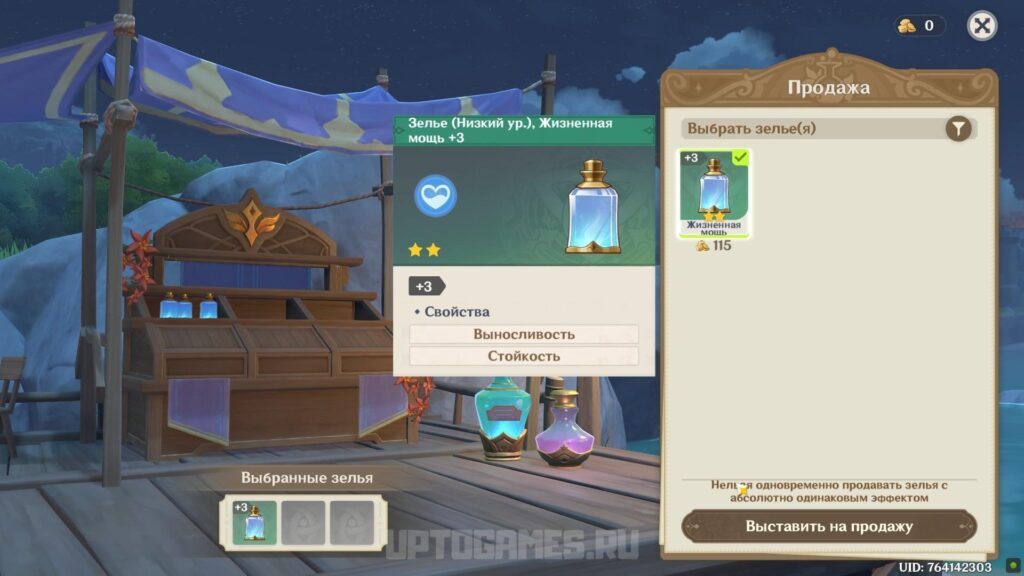Click the blue heart effect icon

coord(435,194)
